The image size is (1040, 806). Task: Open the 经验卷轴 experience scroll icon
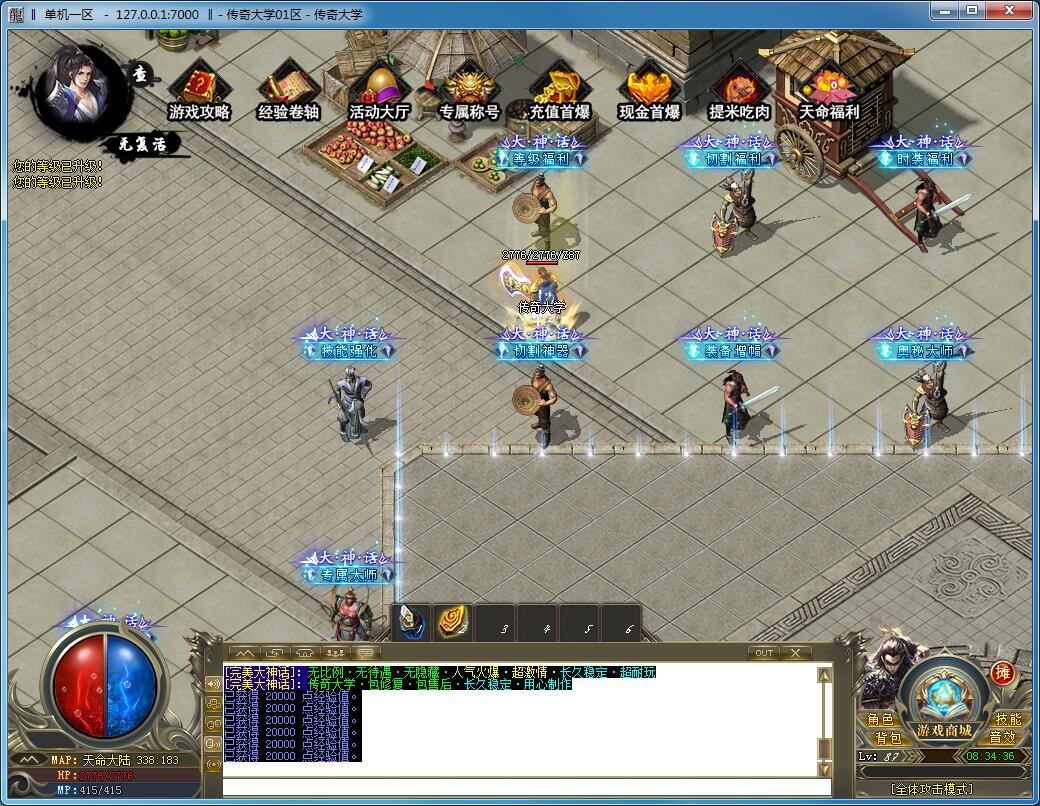click(288, 92)
